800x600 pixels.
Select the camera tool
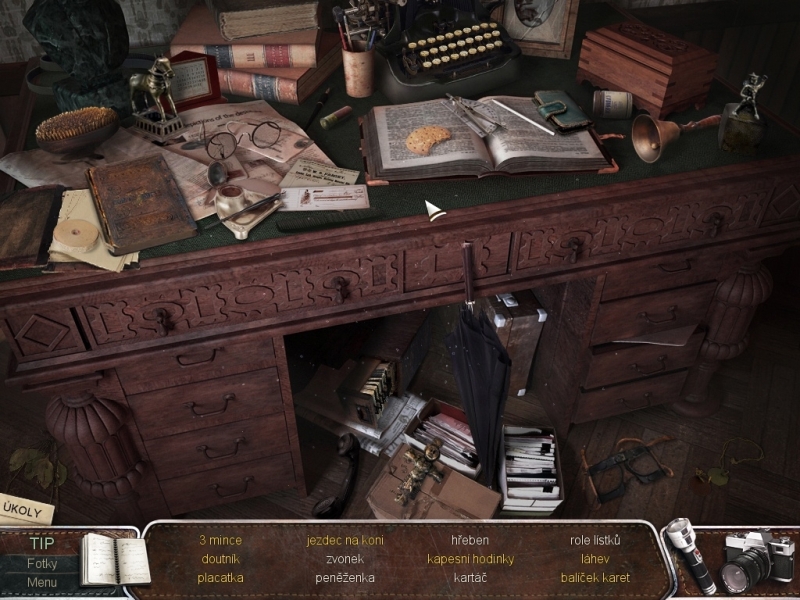(755, 558)
